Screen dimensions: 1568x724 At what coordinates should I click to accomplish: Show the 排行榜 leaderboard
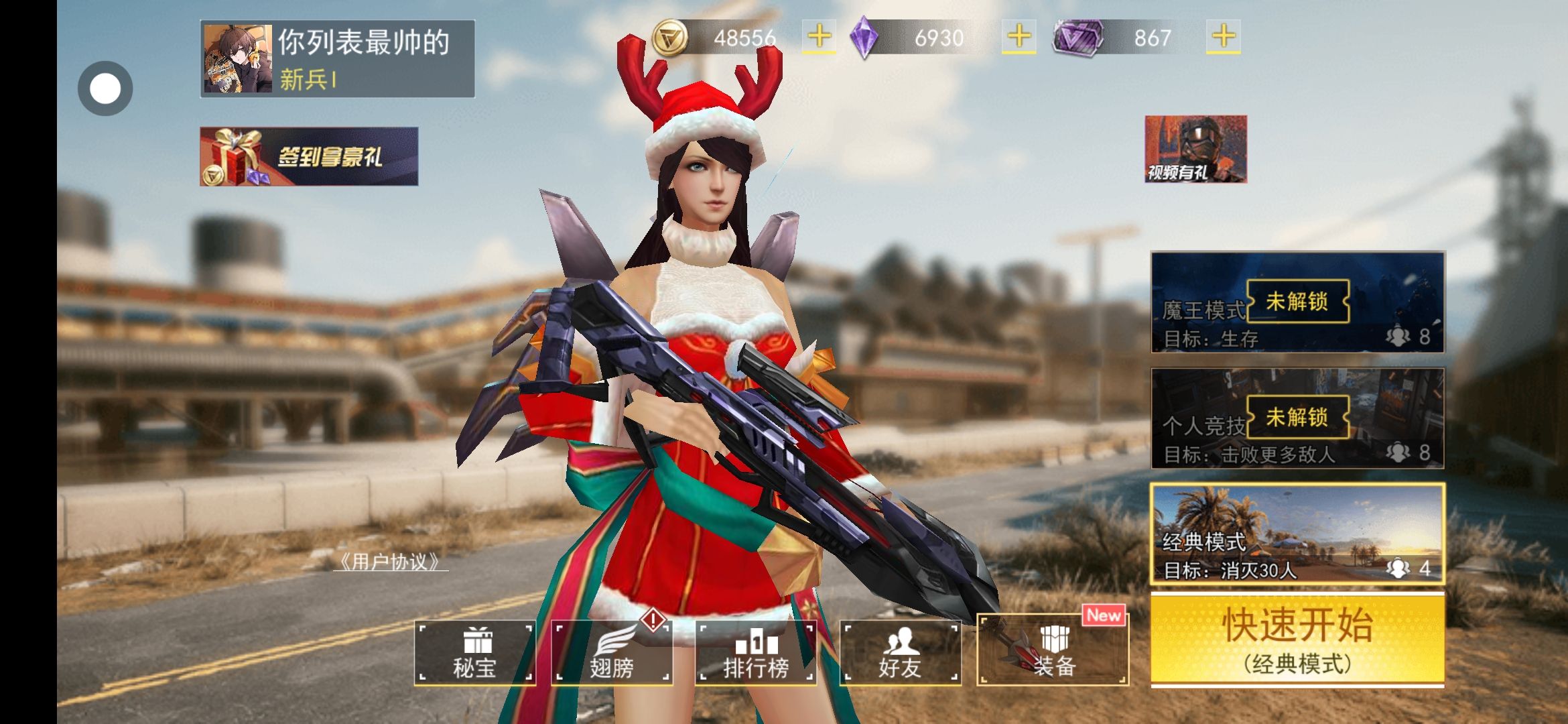click(756, 653)
